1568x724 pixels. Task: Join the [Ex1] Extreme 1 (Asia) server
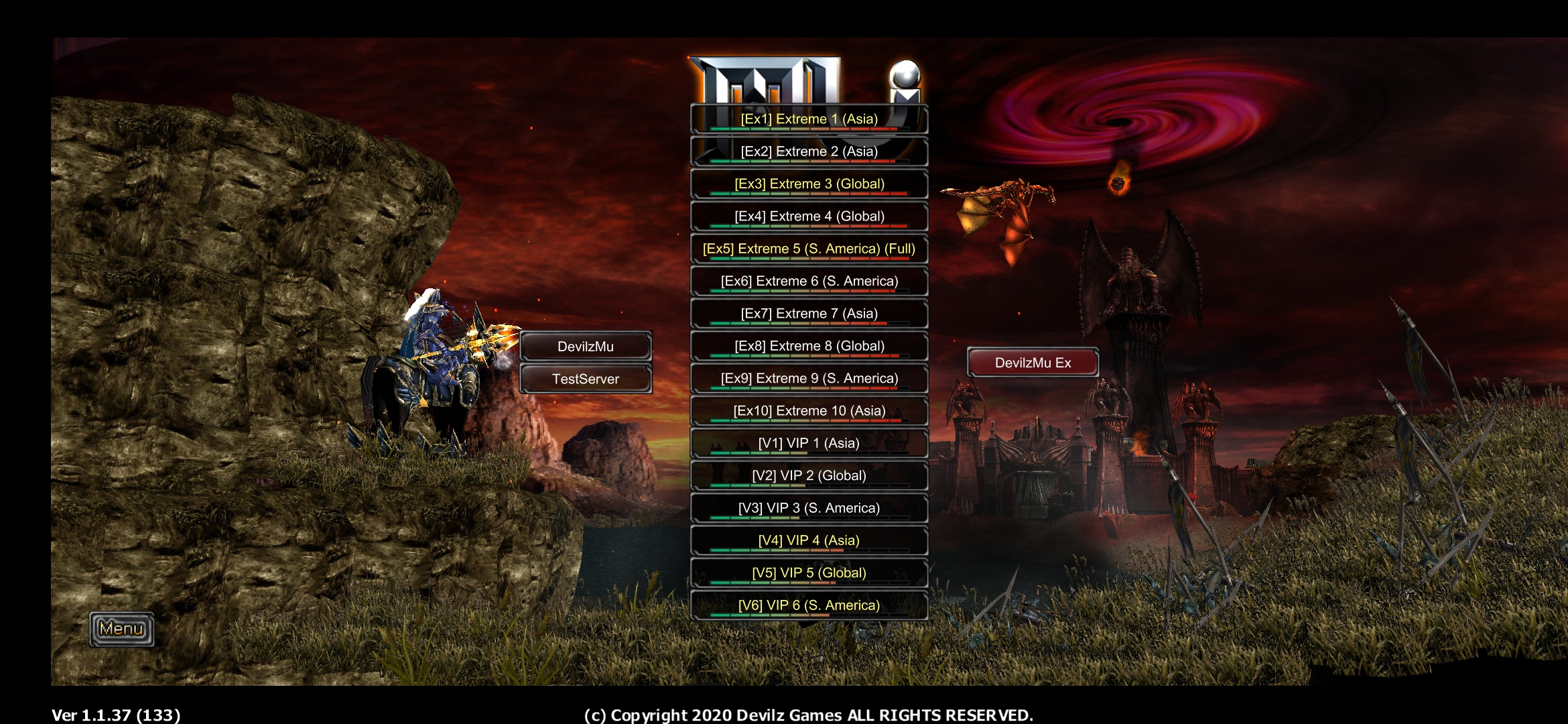tap(809, 119)
